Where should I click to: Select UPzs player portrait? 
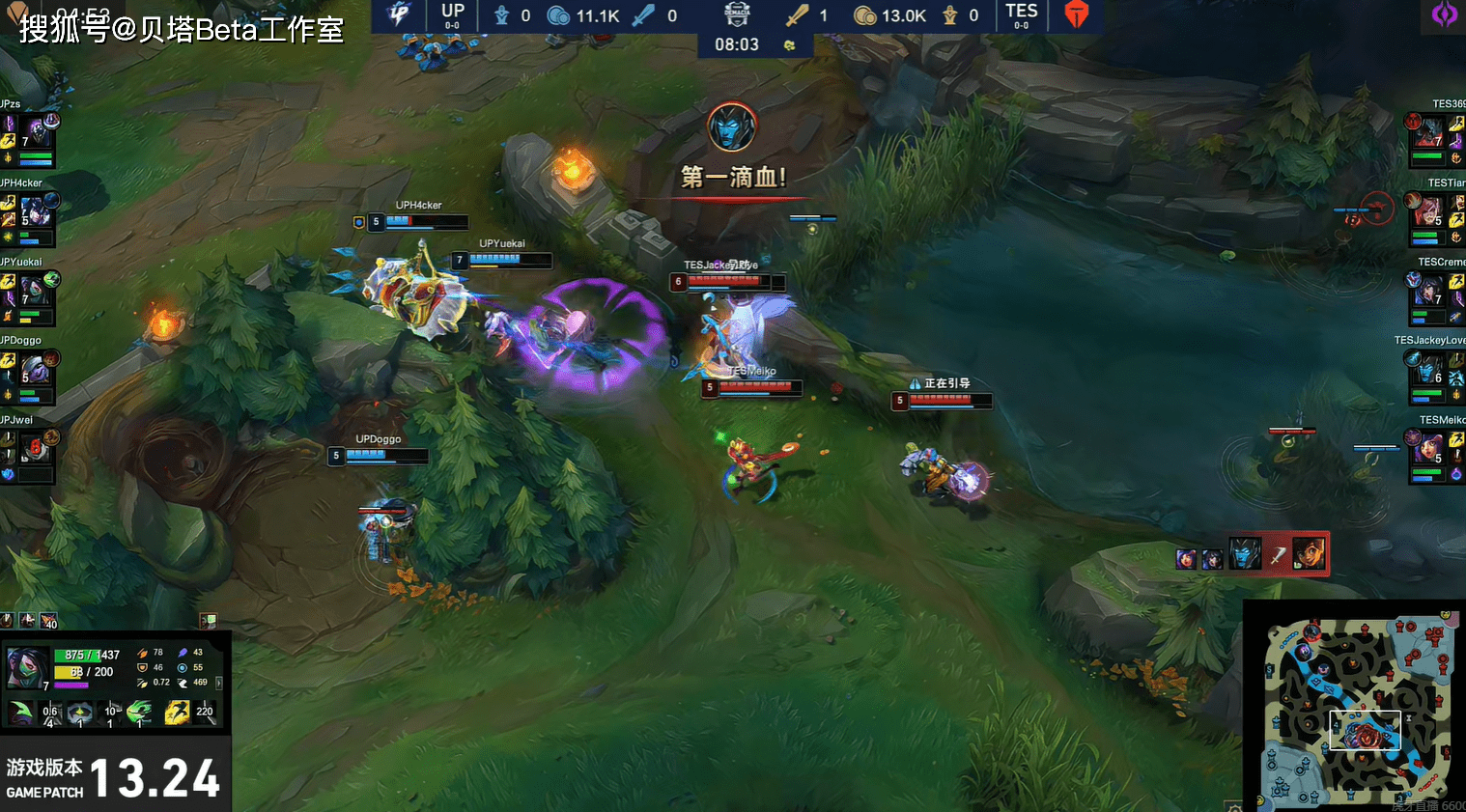click(x=38, y=132)
